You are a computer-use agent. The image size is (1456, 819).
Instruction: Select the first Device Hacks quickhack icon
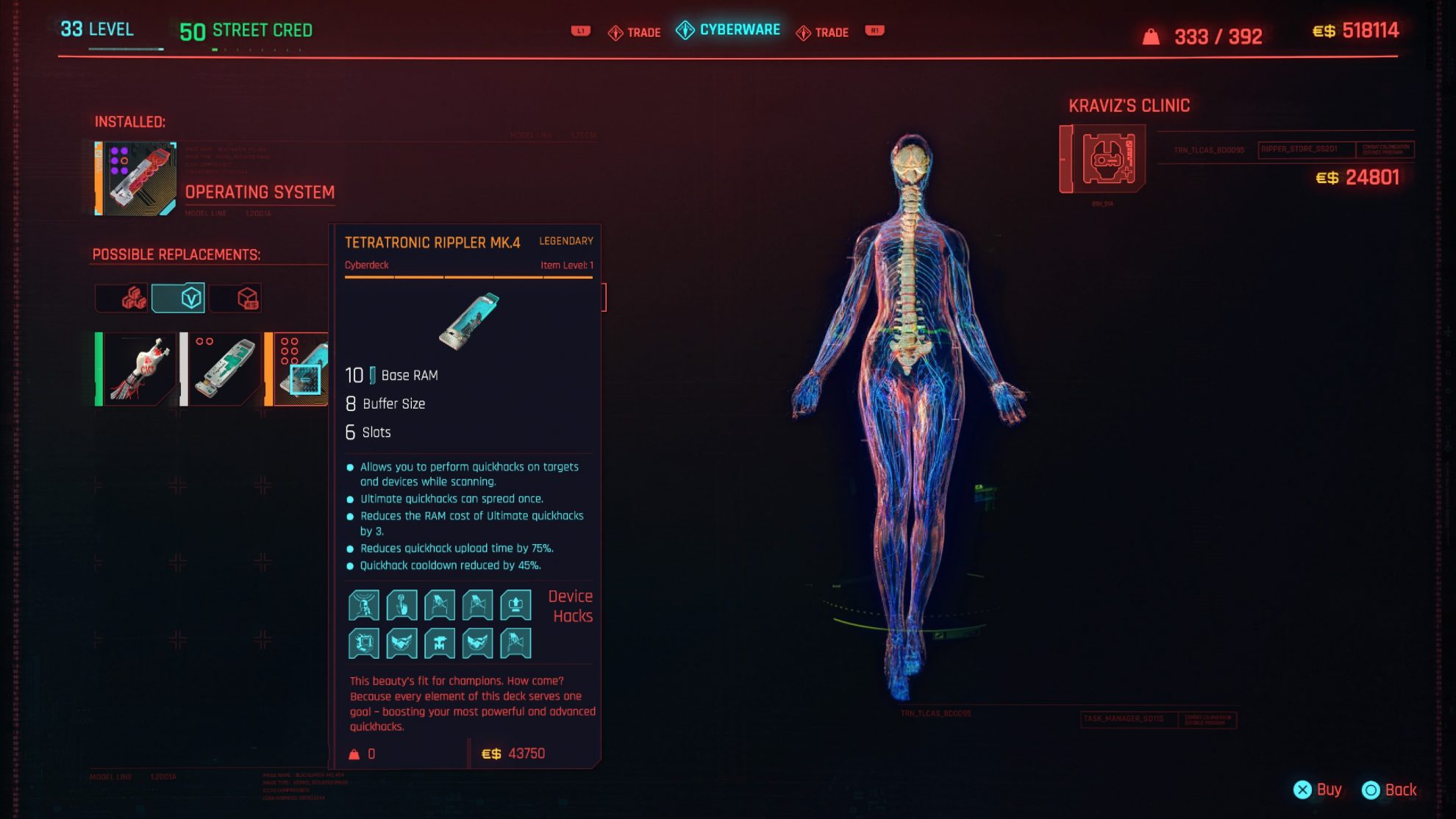(x=364, y=604)
